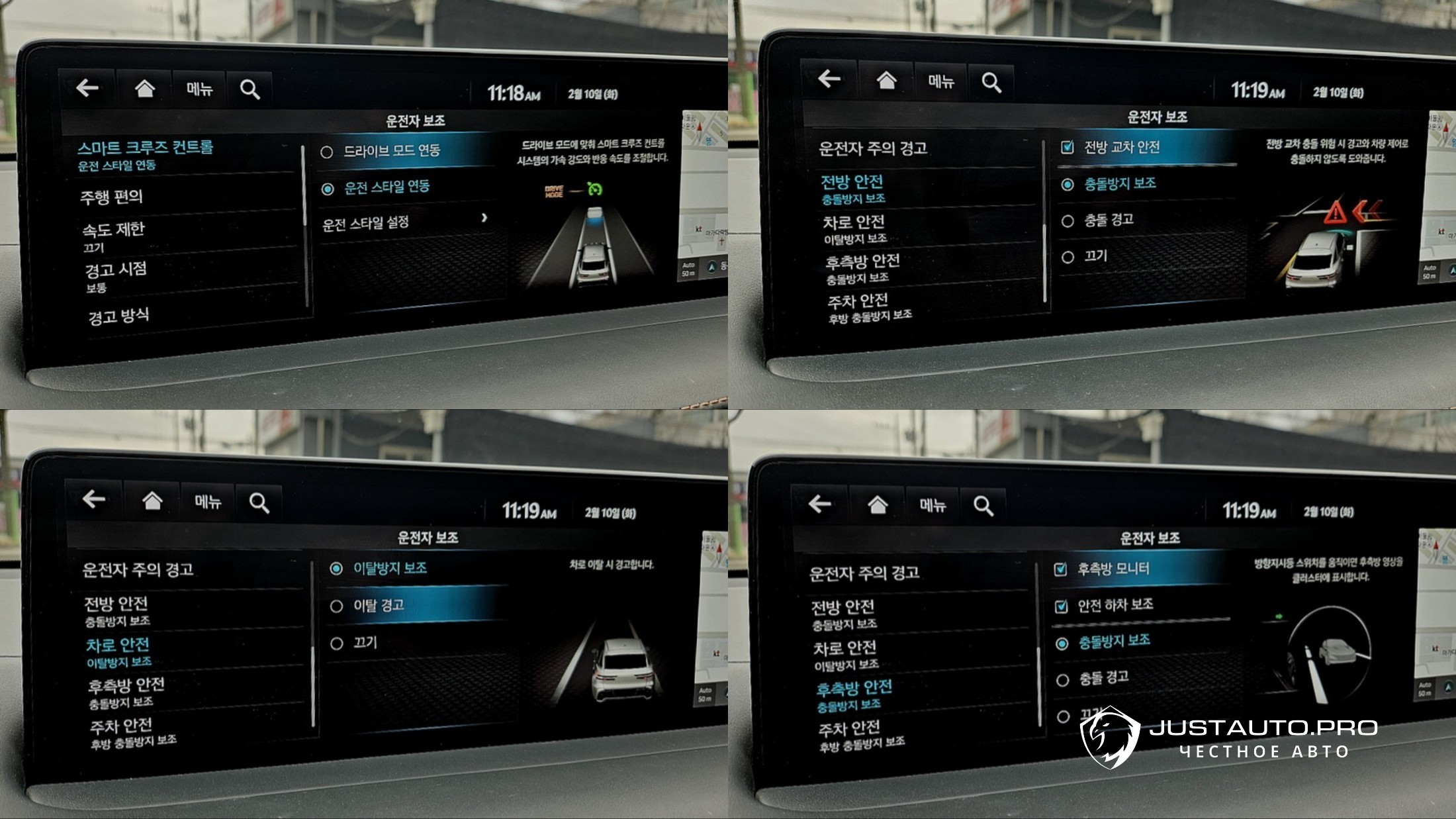Open the blue-highlighted 차로 안전 menu entry
Image resolution: width=1456 pixels, height=819 pixels.
point(118,651)
